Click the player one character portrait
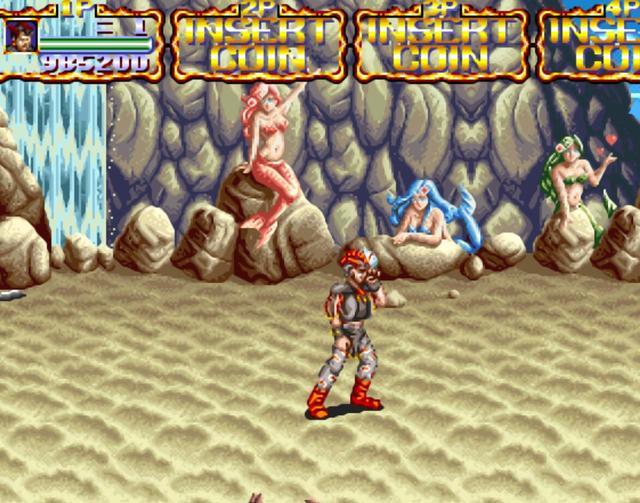This screenshot has width=640, height=503. coord(22,36)
